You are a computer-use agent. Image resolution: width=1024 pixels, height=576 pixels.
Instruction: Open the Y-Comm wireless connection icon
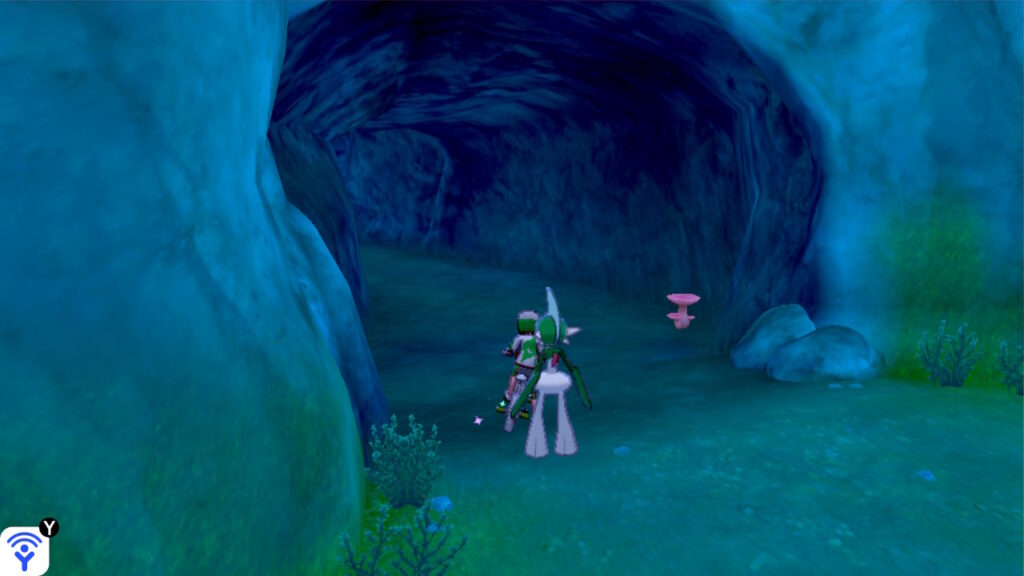24,550
